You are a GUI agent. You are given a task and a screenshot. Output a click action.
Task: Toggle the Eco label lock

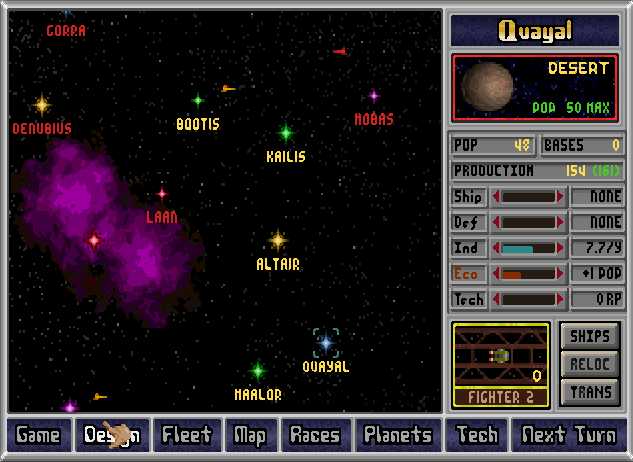[467, 273]
